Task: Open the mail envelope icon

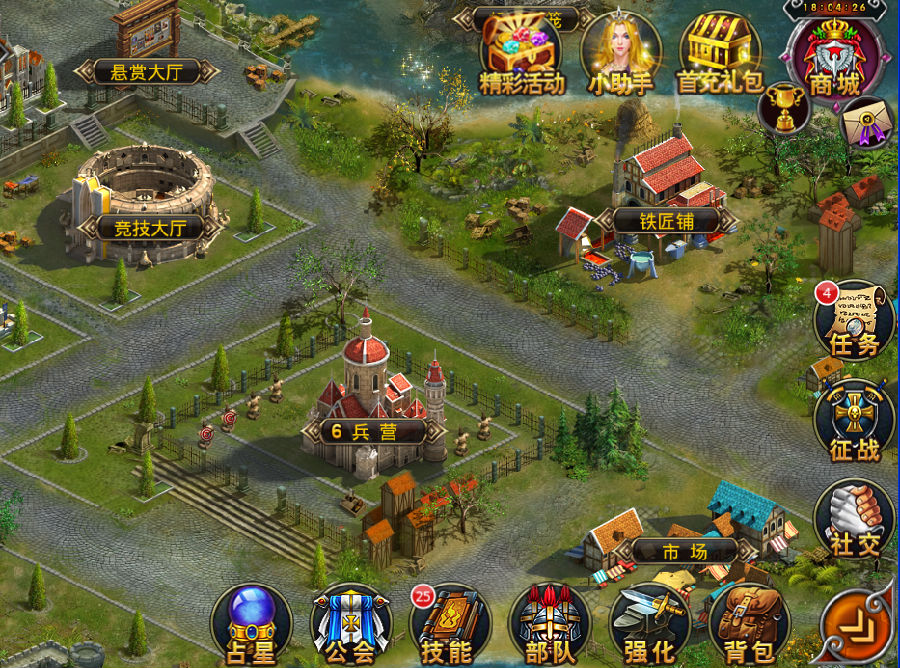Action: tap(864, 123)
